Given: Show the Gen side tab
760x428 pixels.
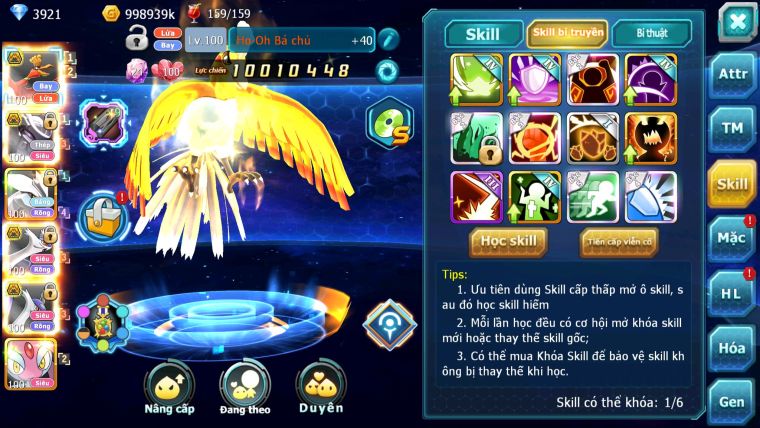Looking at the screenshot, I should 731,399.
